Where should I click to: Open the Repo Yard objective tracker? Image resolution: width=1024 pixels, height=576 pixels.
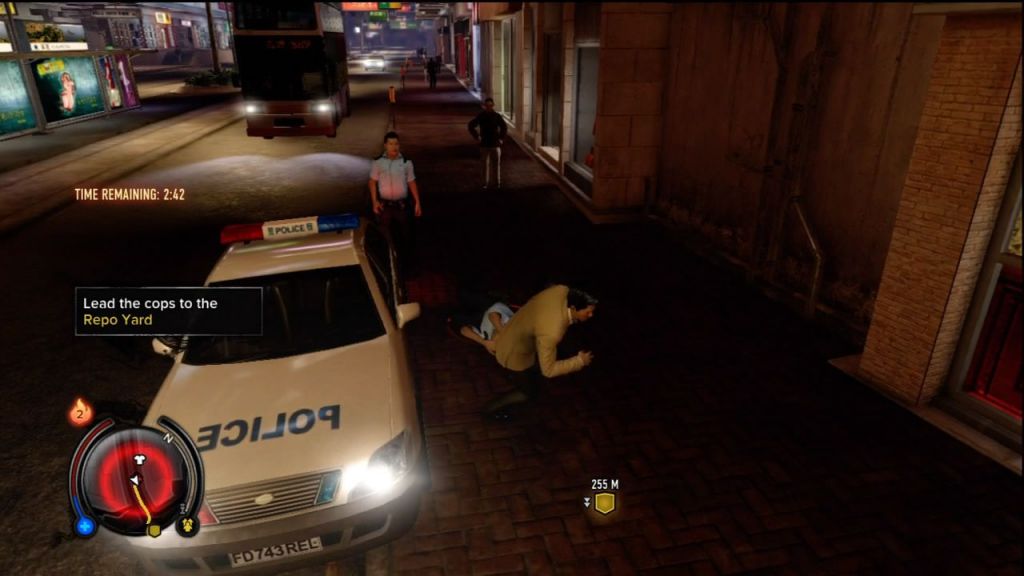tap(168, 312)
